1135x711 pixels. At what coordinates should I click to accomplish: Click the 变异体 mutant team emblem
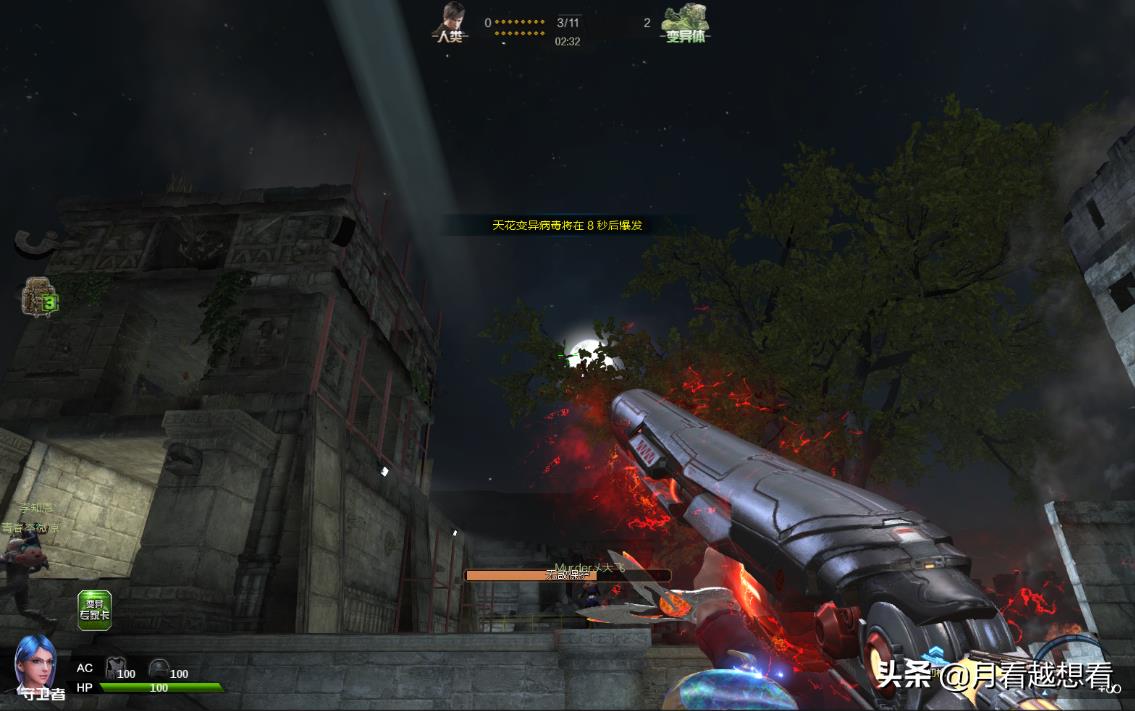click(x=686, y=20)
